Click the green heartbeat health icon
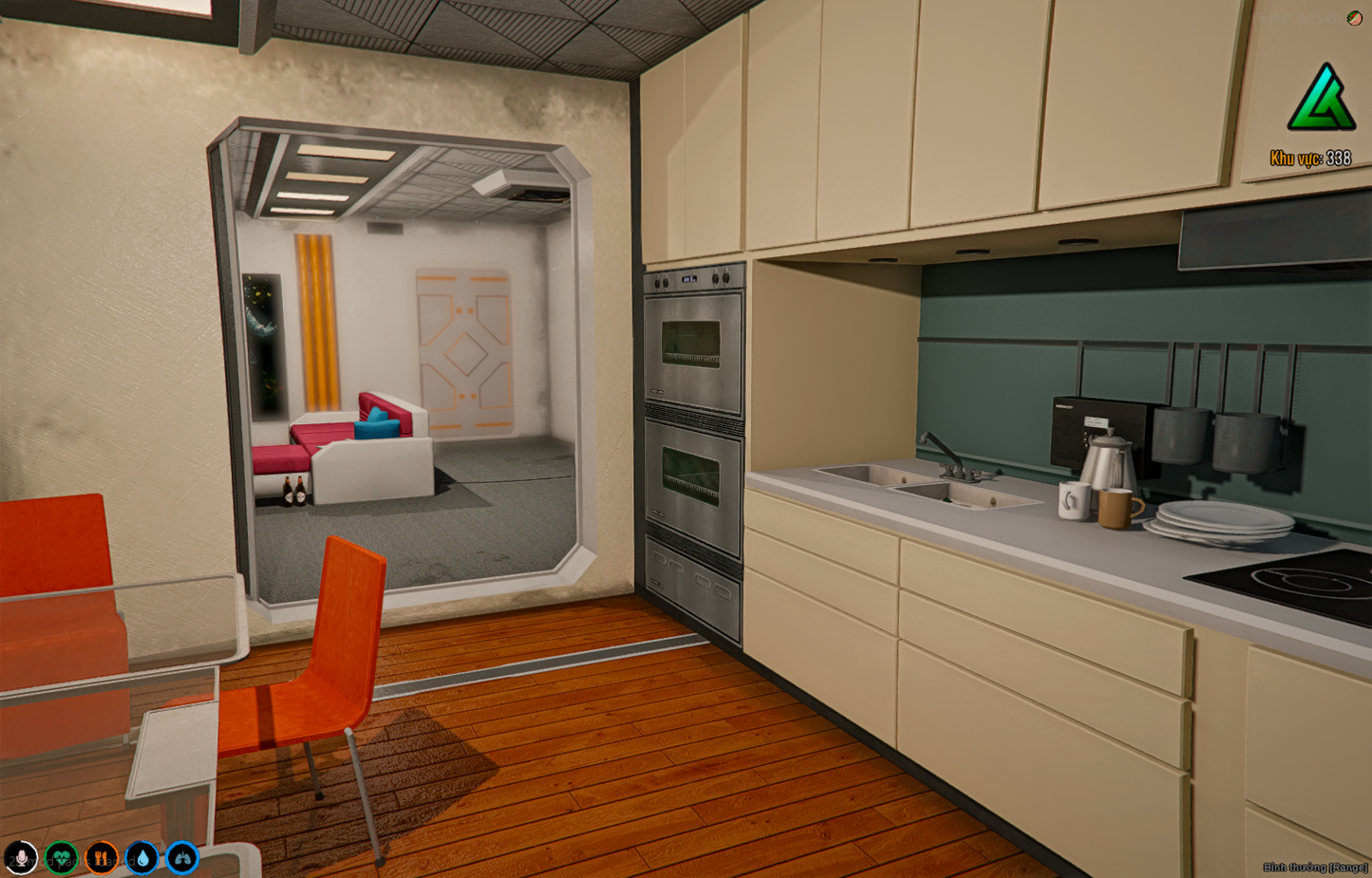Viewport: 1372px width, 878px height. coord(60,859)
